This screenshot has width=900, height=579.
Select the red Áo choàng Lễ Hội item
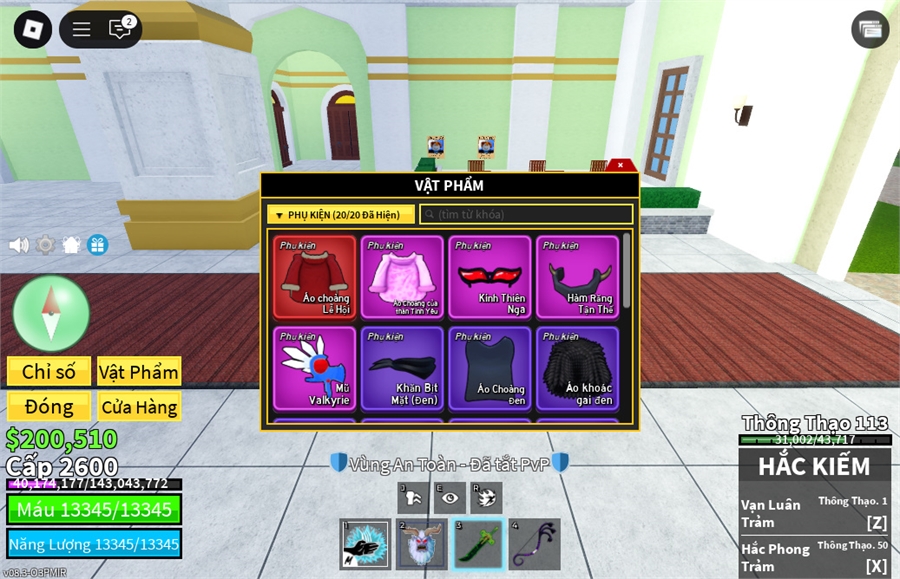[314, 277]
